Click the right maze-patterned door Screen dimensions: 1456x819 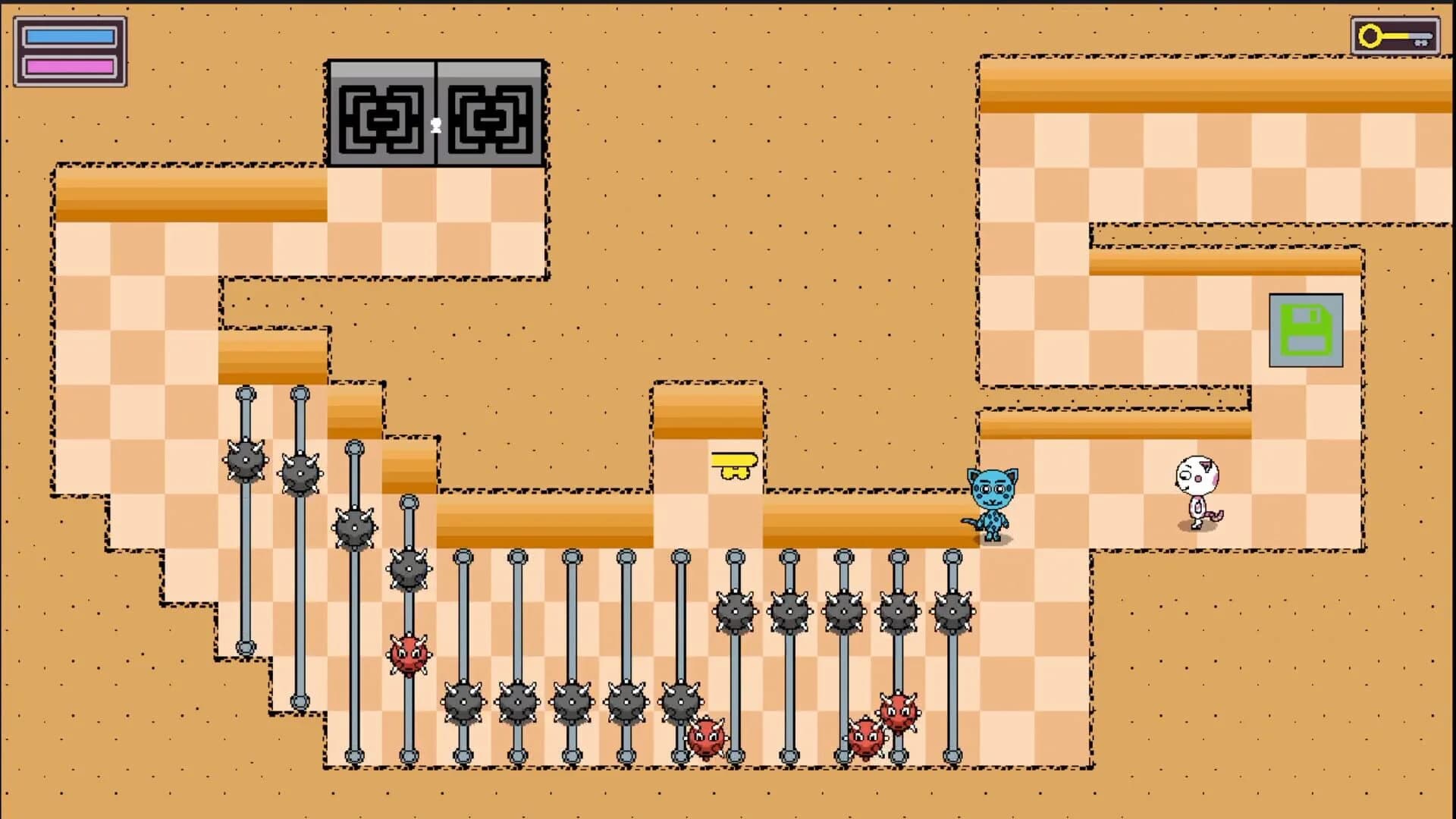(489, 111)
